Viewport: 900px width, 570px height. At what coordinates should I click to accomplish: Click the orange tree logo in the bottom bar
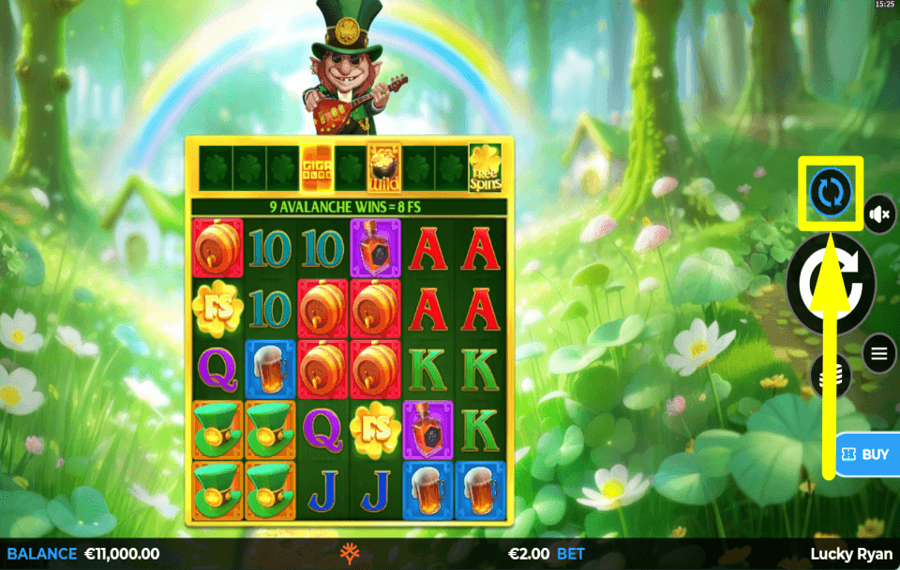350,553
